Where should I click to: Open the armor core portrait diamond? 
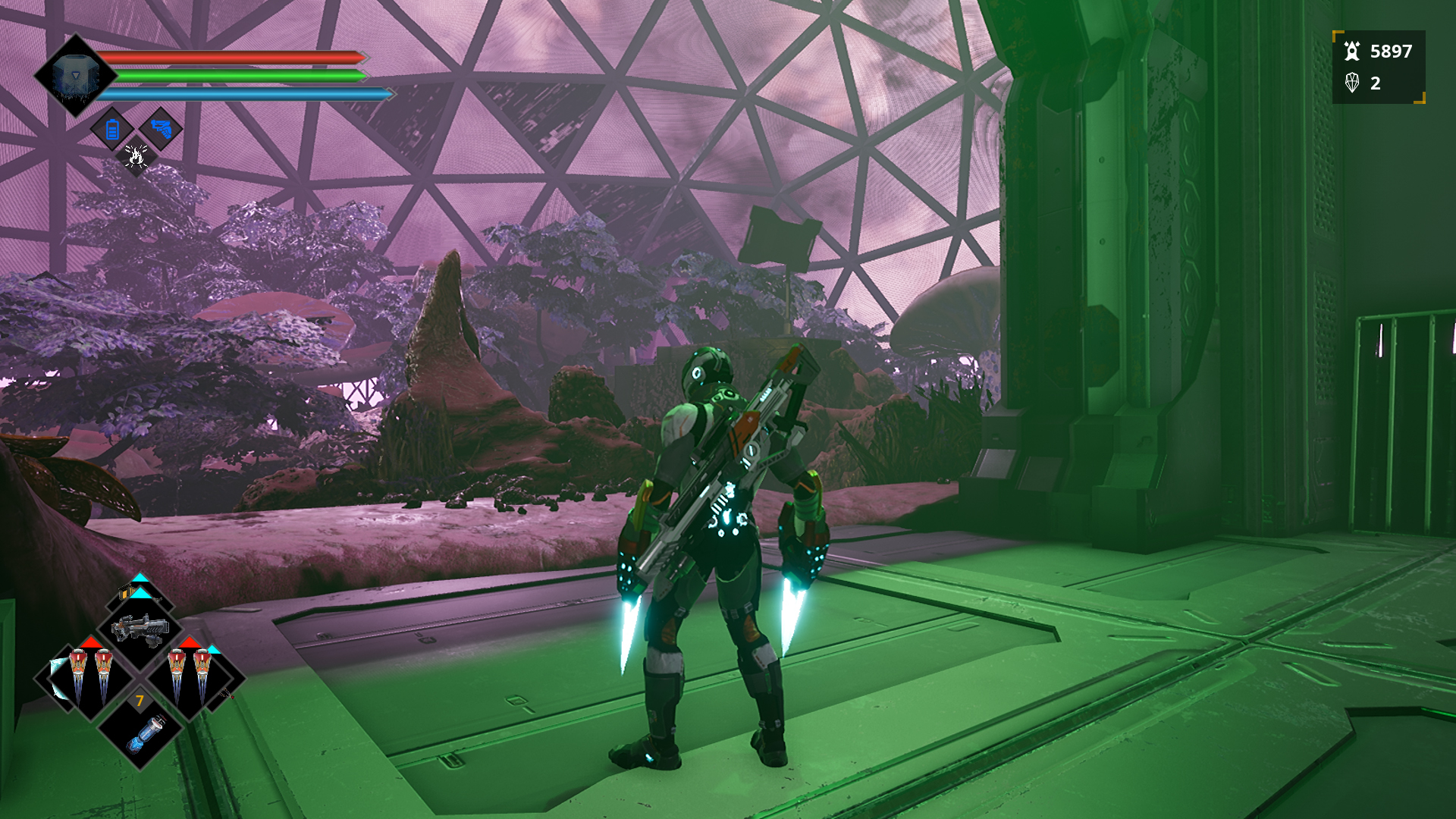(x=75, y=76)
